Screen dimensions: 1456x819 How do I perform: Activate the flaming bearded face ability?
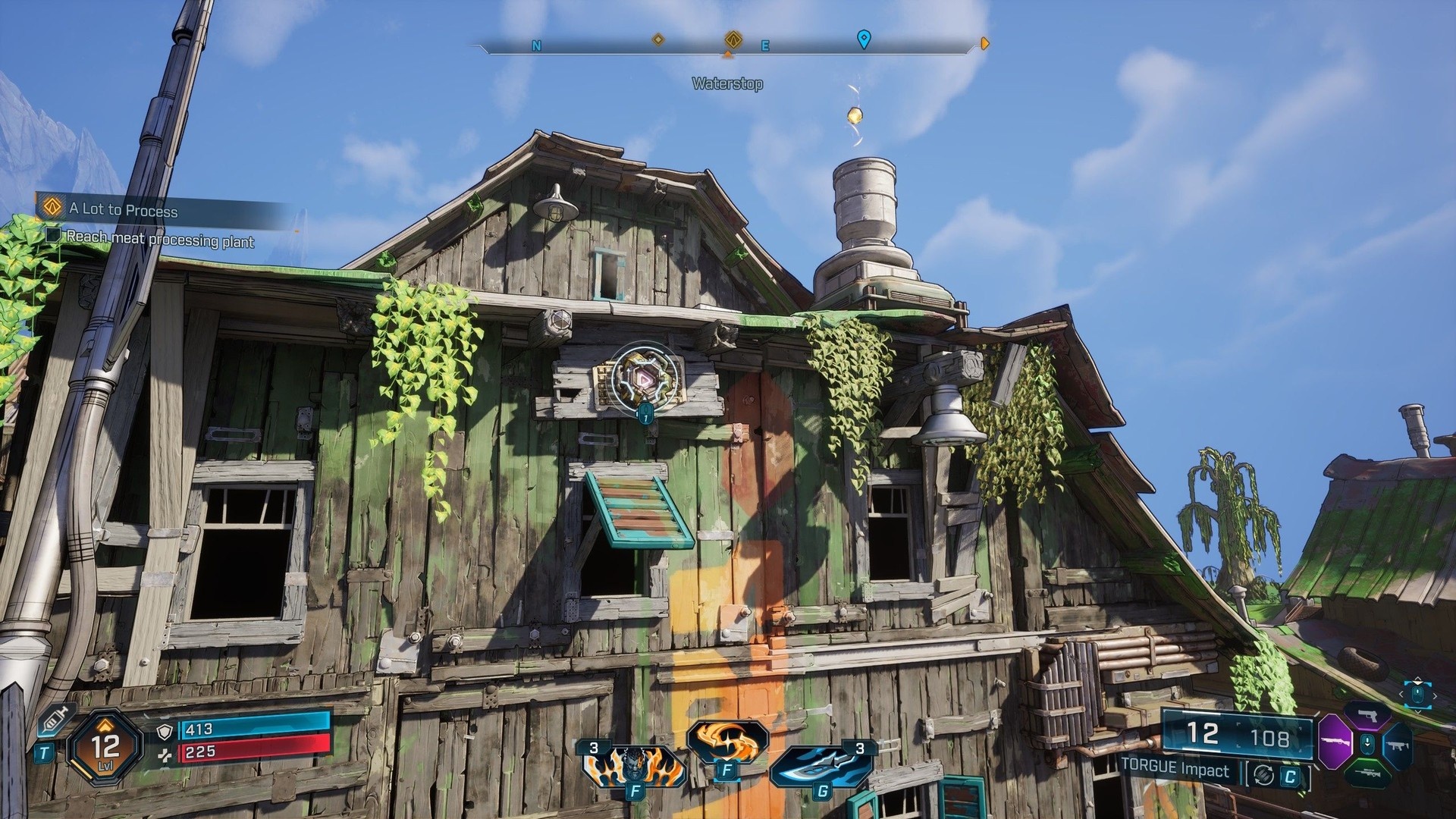click(x=634, y=764)
